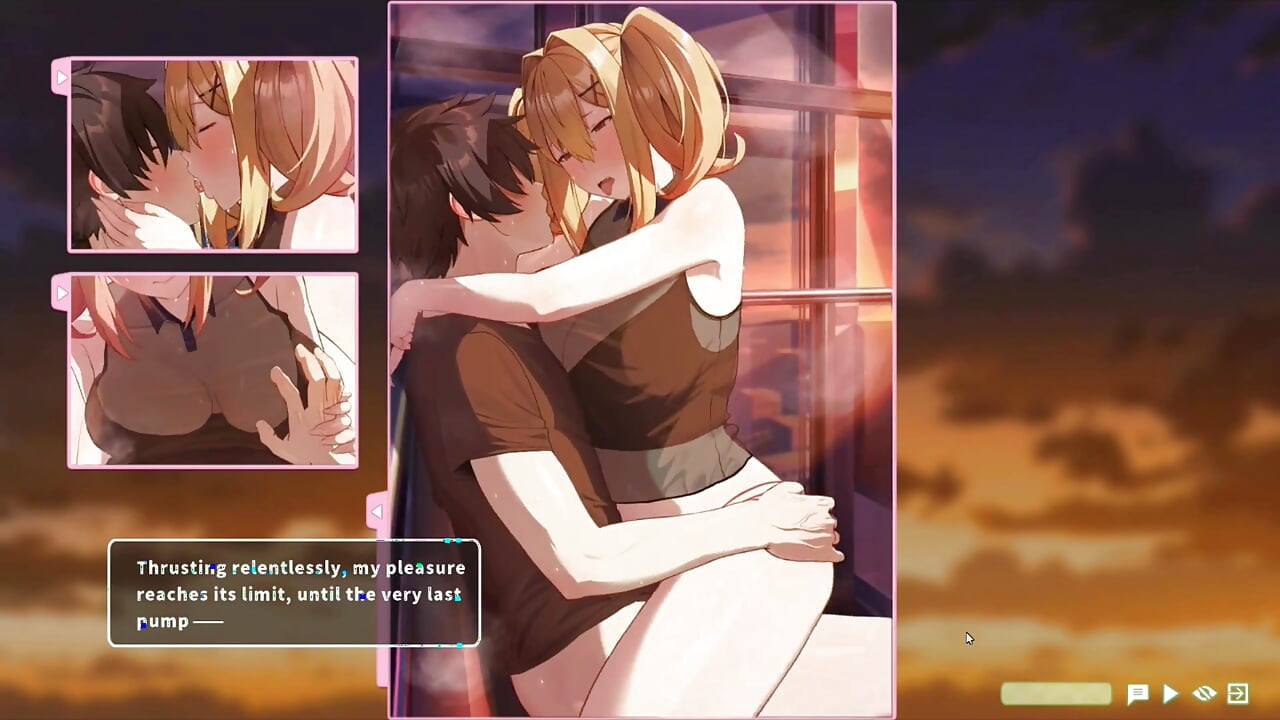Enable auto-play mode with the play triangle icon
The image size is (1280, 720).
(1168, 693)
